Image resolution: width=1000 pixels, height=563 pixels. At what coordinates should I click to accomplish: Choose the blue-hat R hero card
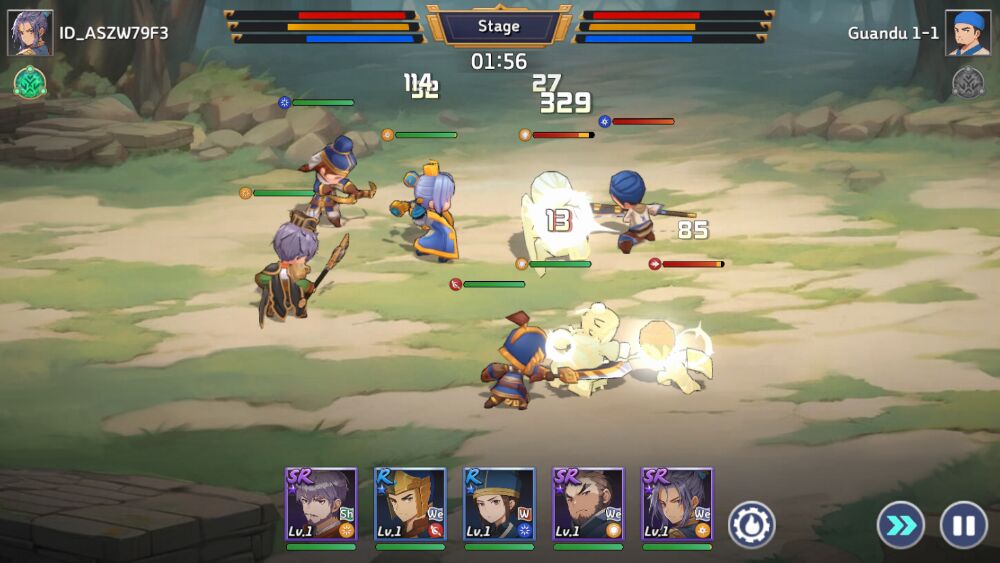499,505
